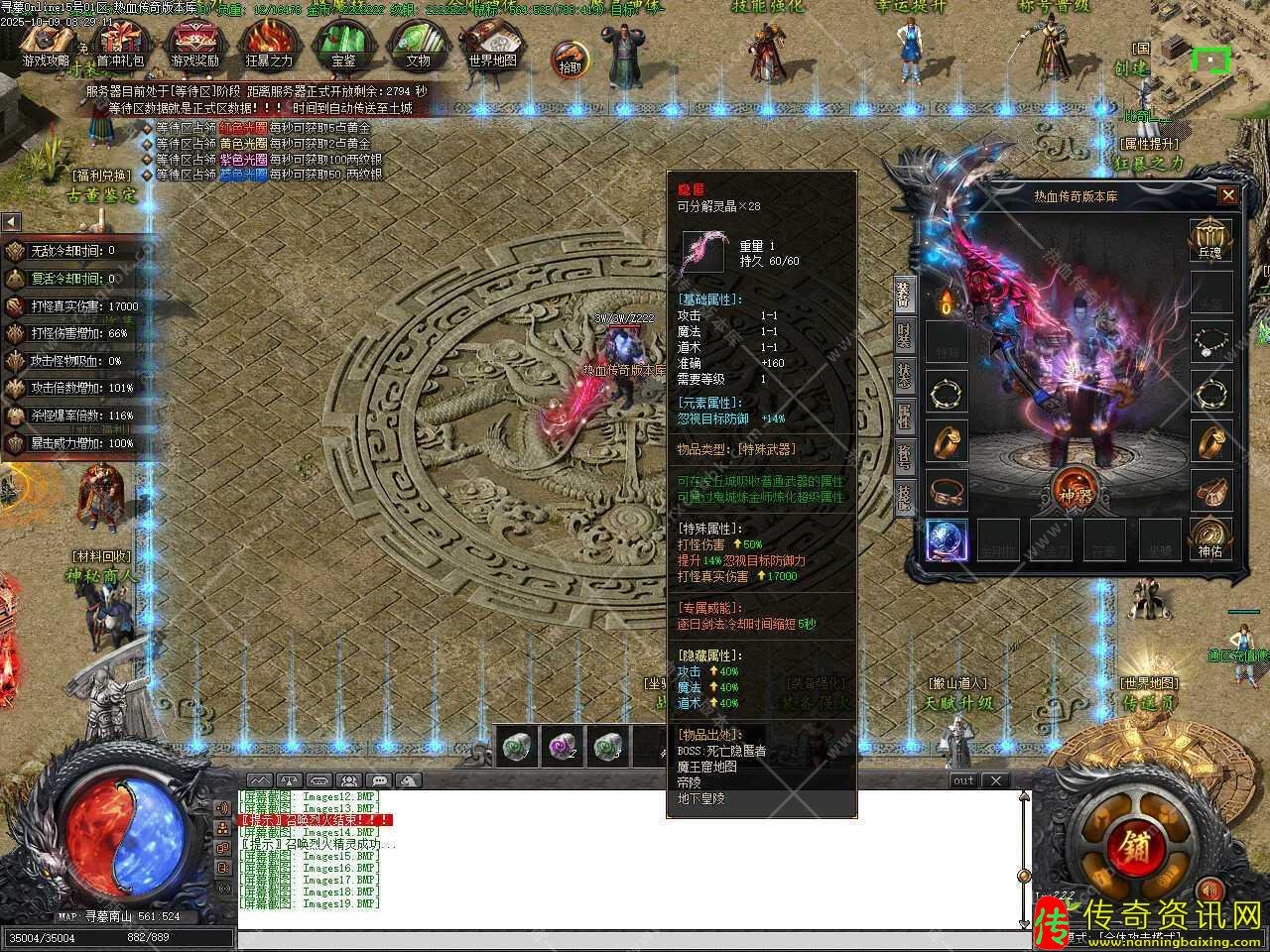The height and width of the screenshot is (952, 1270).
Task: Open the 神佑 divine blessing slot
Action: click(1210, 536)
